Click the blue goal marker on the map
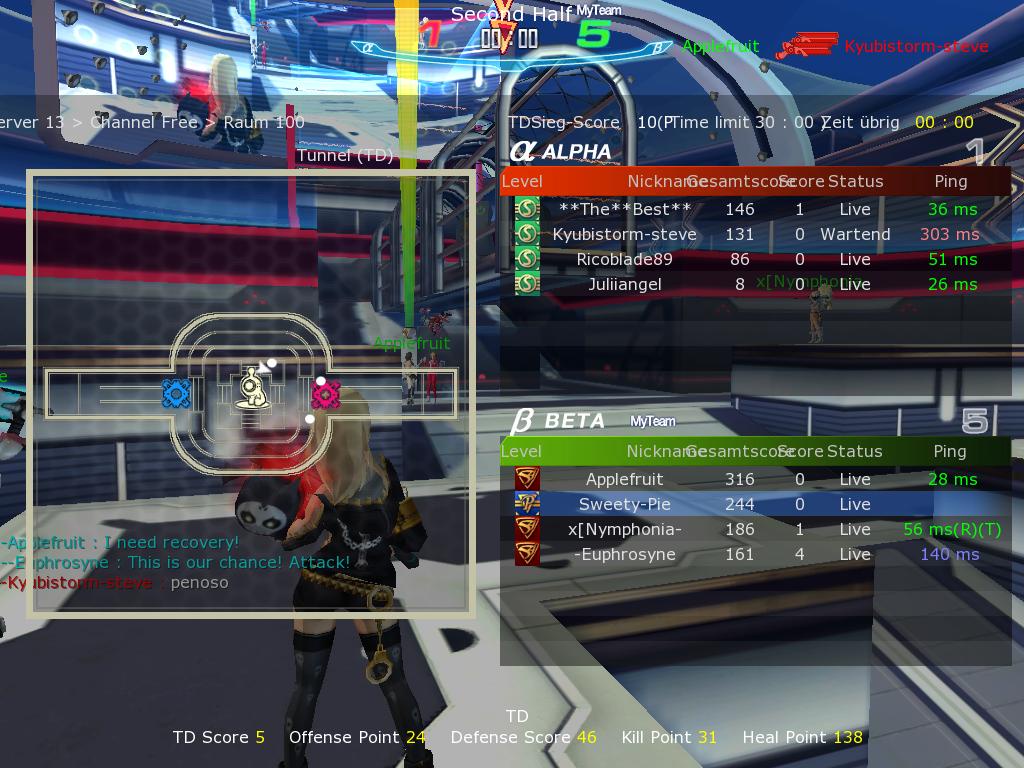This screenshot has height=768, width=1024. (176, 393)
